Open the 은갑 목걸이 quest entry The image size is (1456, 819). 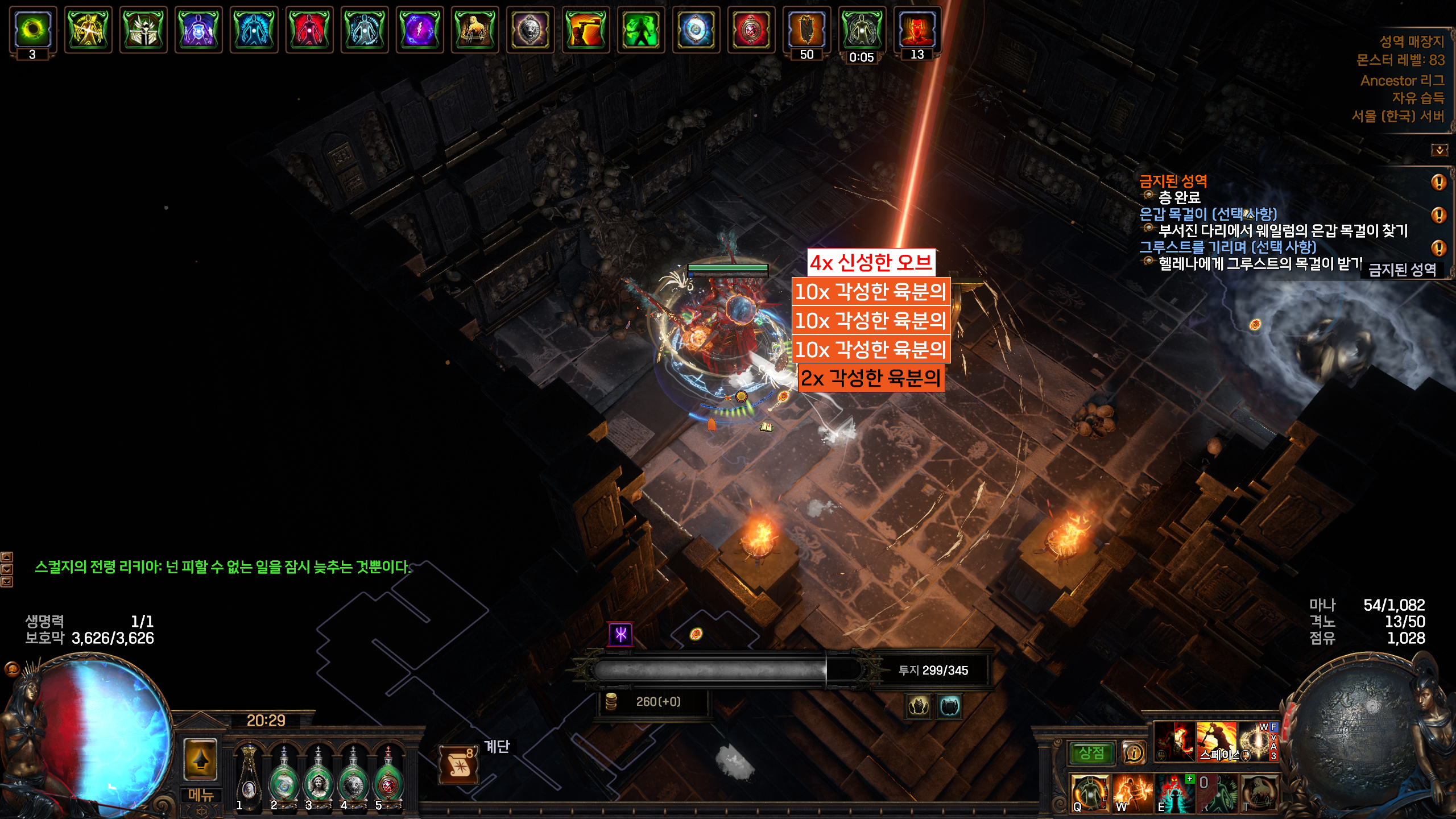point(1208,214)
